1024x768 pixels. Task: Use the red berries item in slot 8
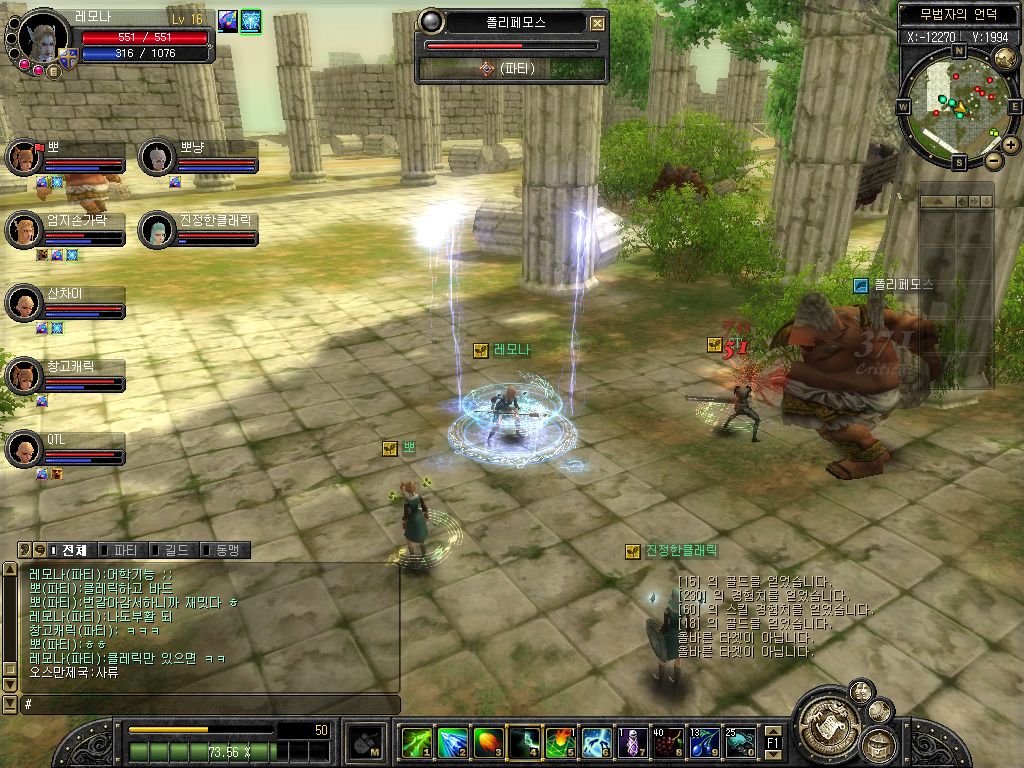tap(668, 742)
